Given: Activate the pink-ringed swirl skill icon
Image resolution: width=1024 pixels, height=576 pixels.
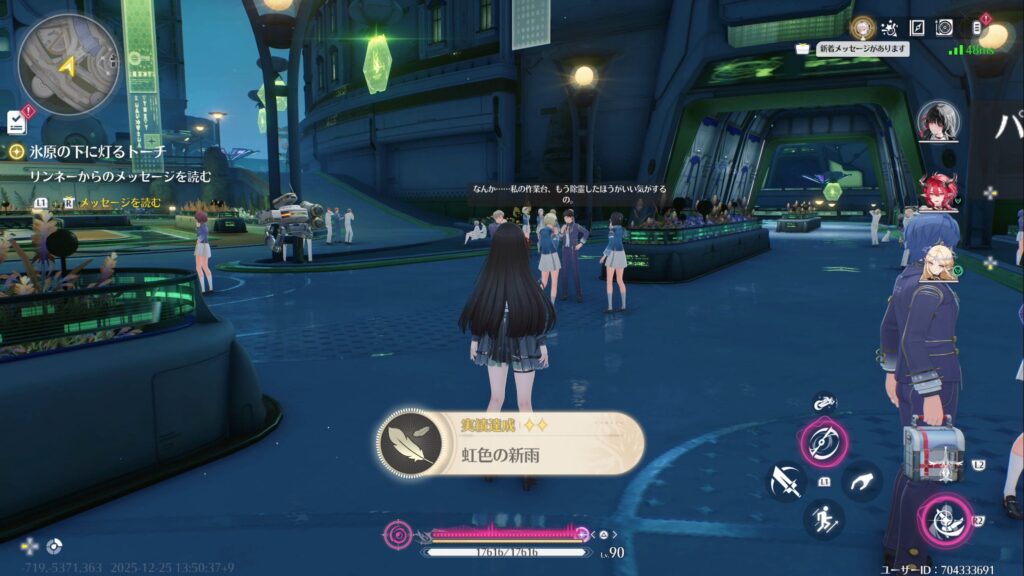Looking at the screenshot, I should click(824, 442).
